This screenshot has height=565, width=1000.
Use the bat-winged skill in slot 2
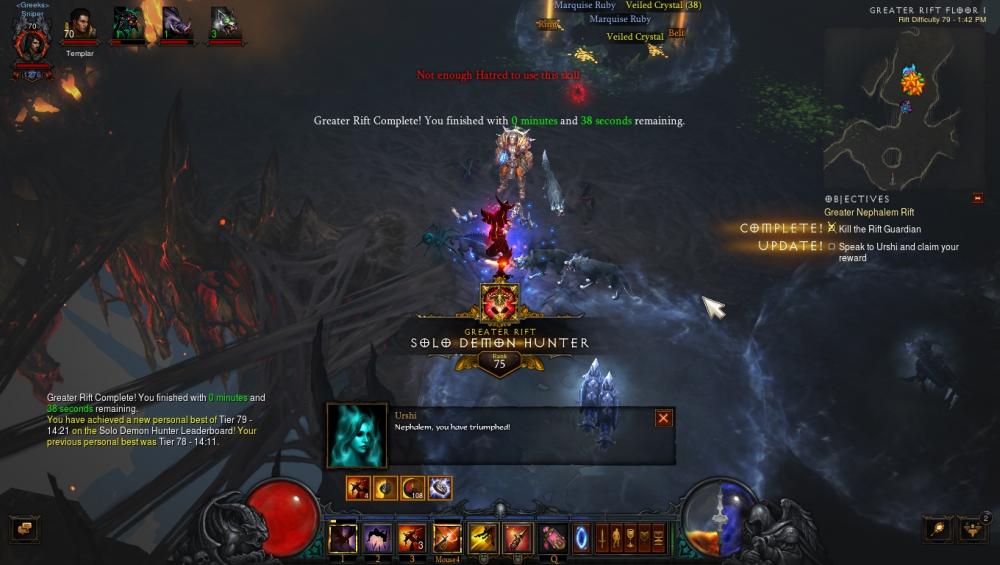[377, 537]
